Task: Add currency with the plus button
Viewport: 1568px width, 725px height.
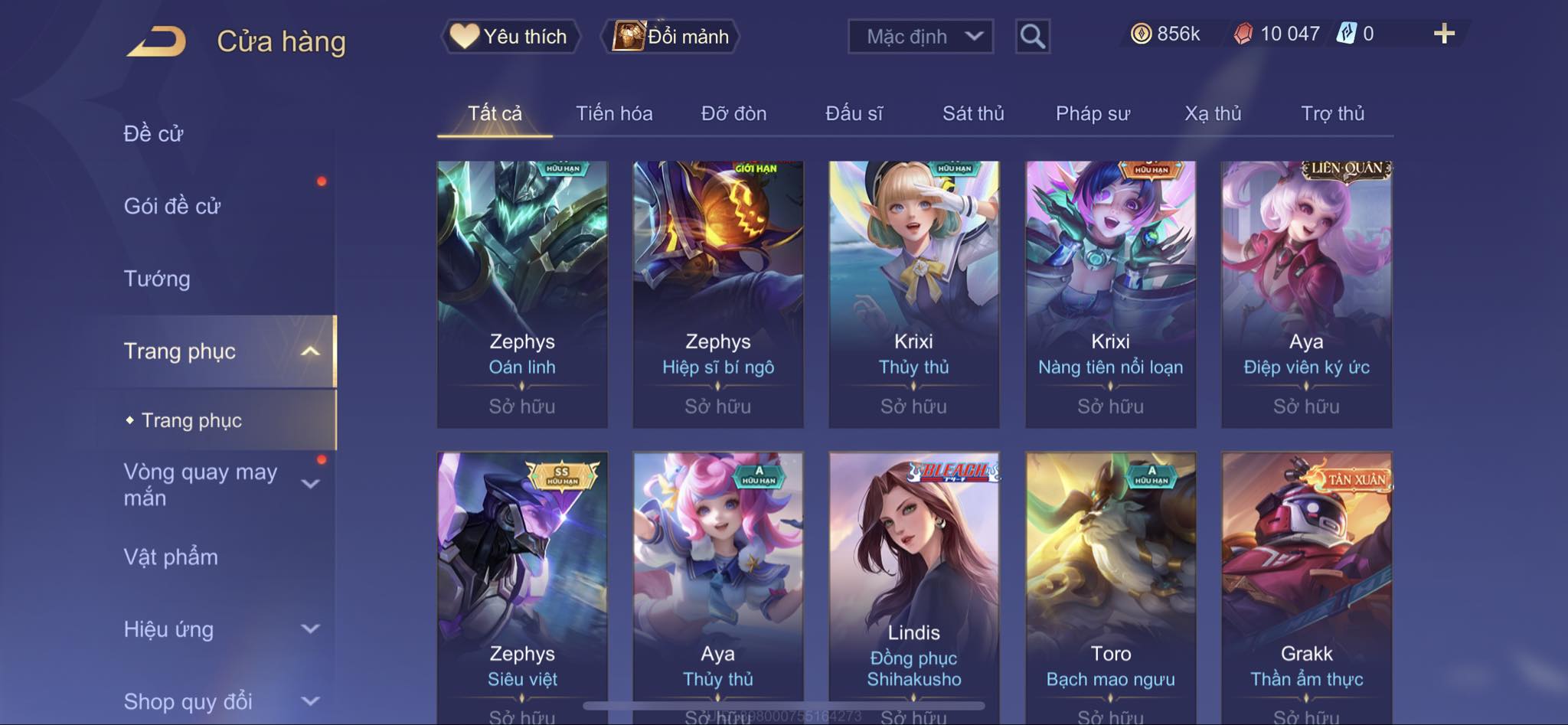Action: pos(1444,34)
